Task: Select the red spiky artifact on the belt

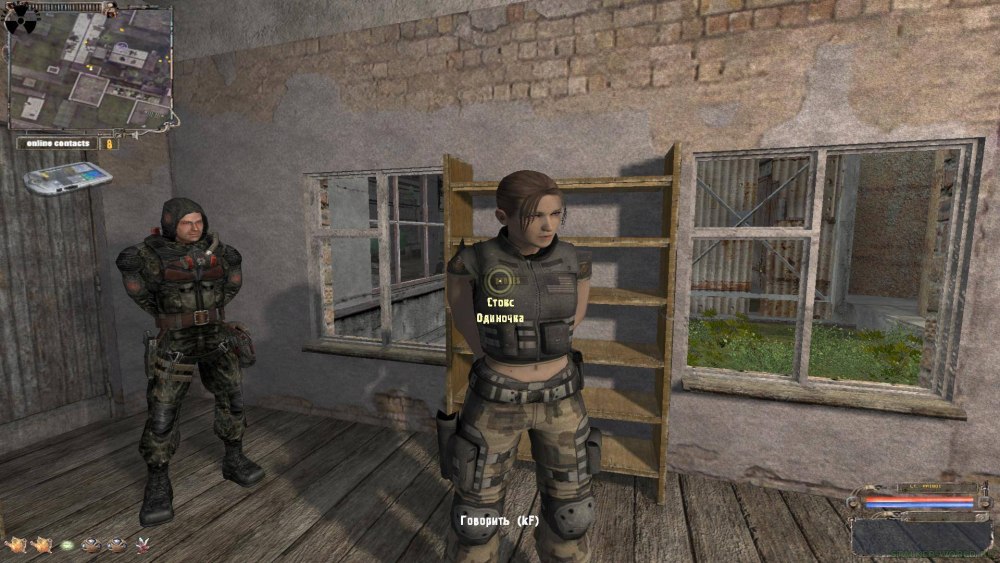Action: (142, 545)
